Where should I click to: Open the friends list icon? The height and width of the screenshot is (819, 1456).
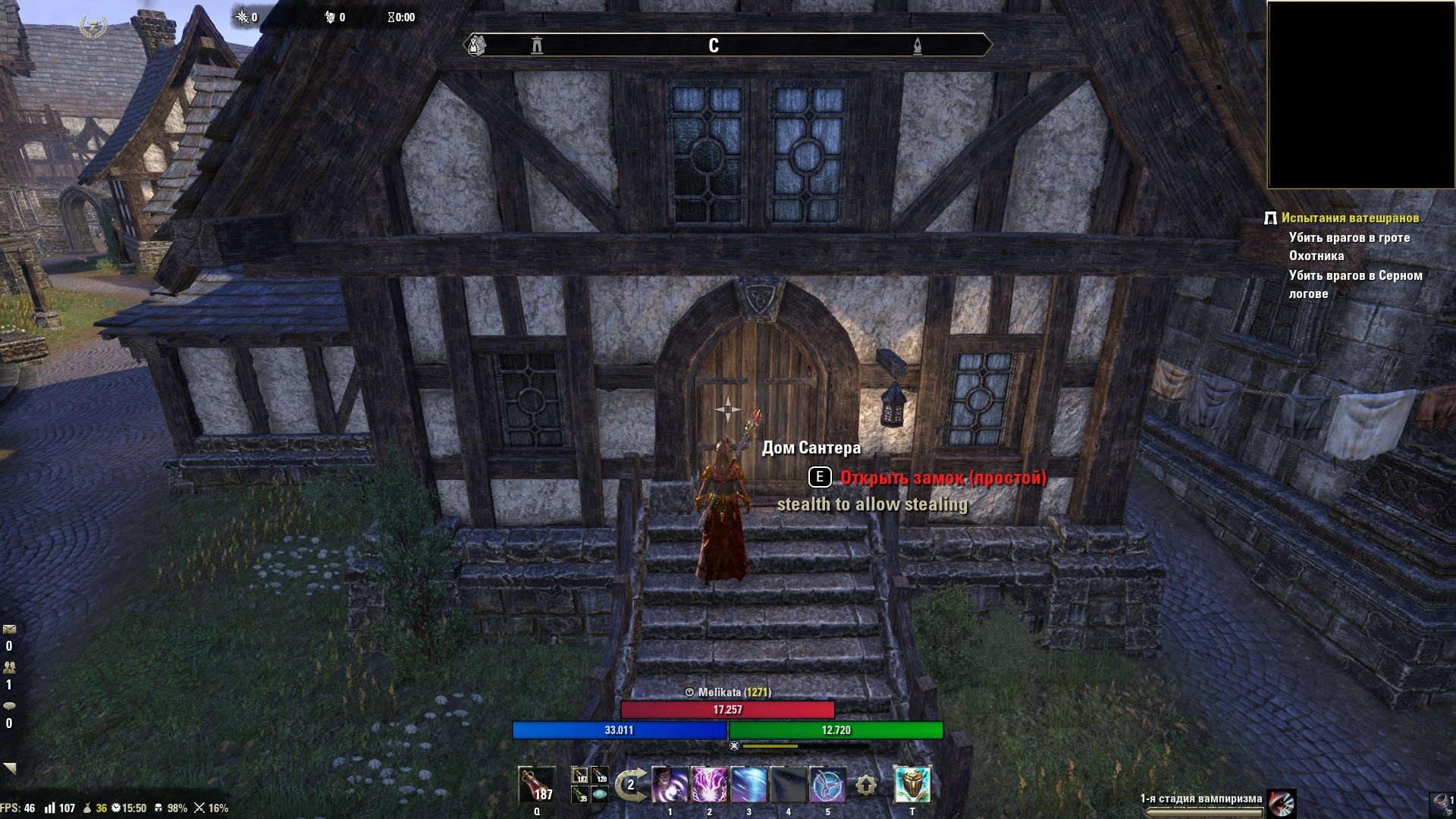point(9,667)
